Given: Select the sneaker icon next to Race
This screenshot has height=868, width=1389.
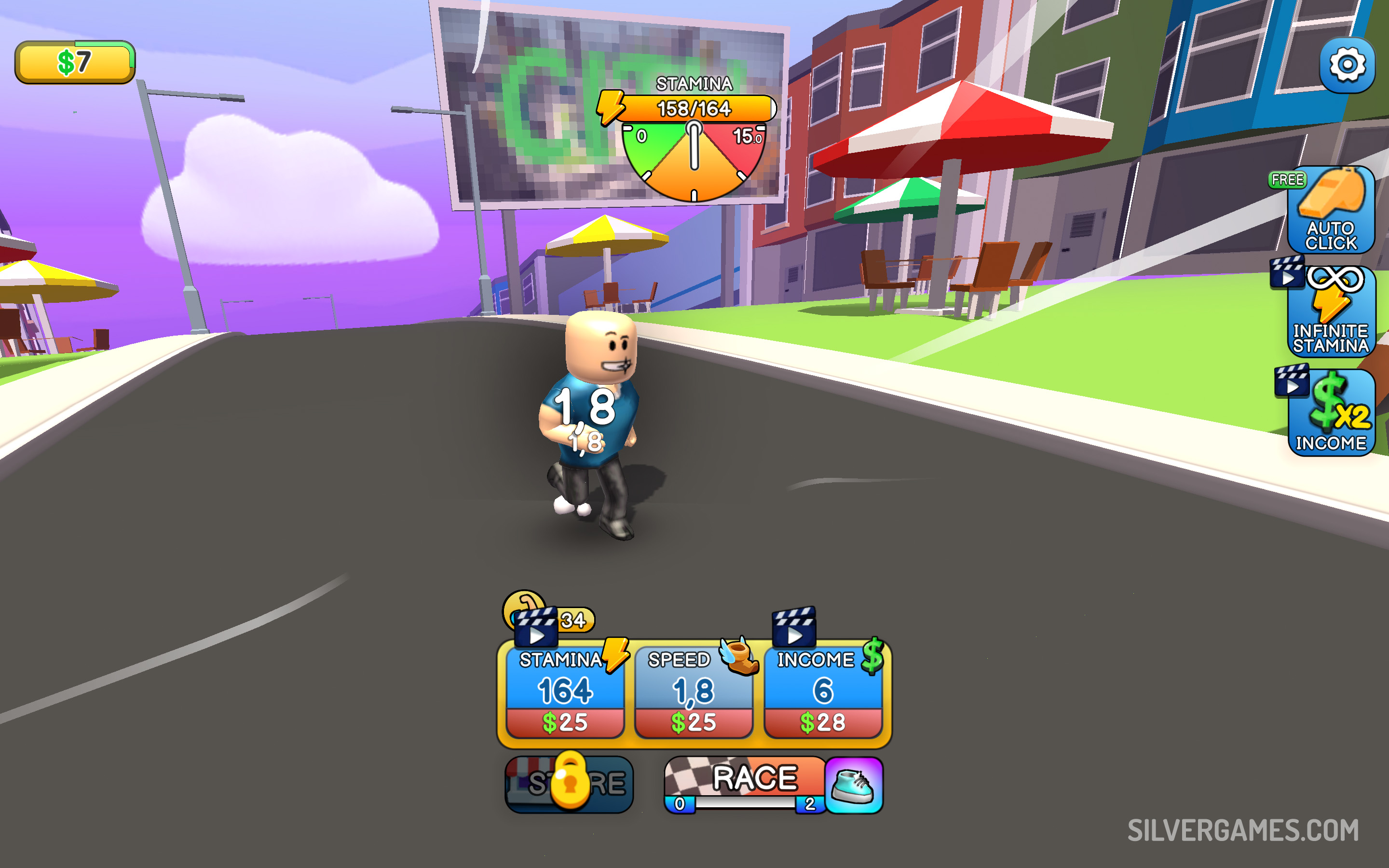Looking at the screenshot, I should (x=854, y=786).
